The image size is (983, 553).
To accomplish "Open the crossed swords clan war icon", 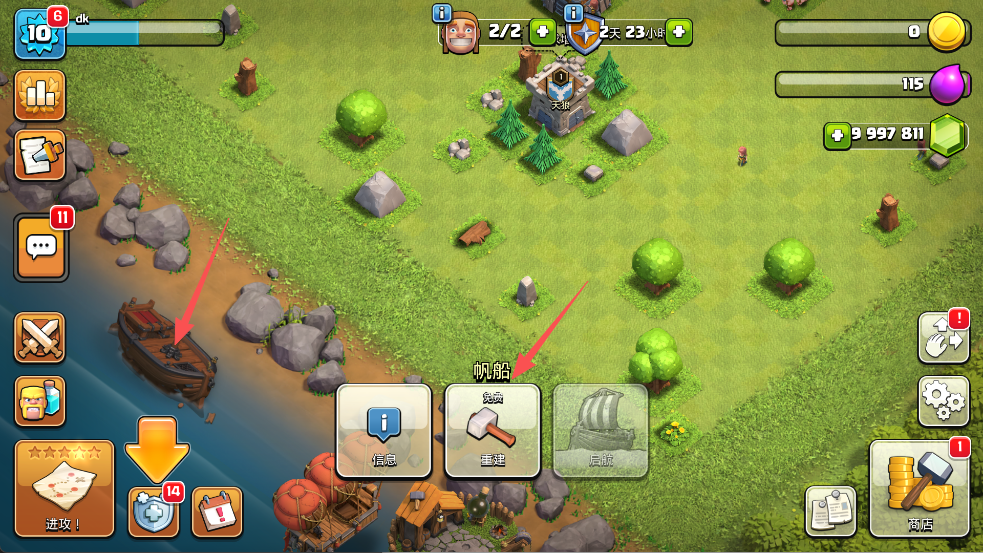I will point(40,338).
